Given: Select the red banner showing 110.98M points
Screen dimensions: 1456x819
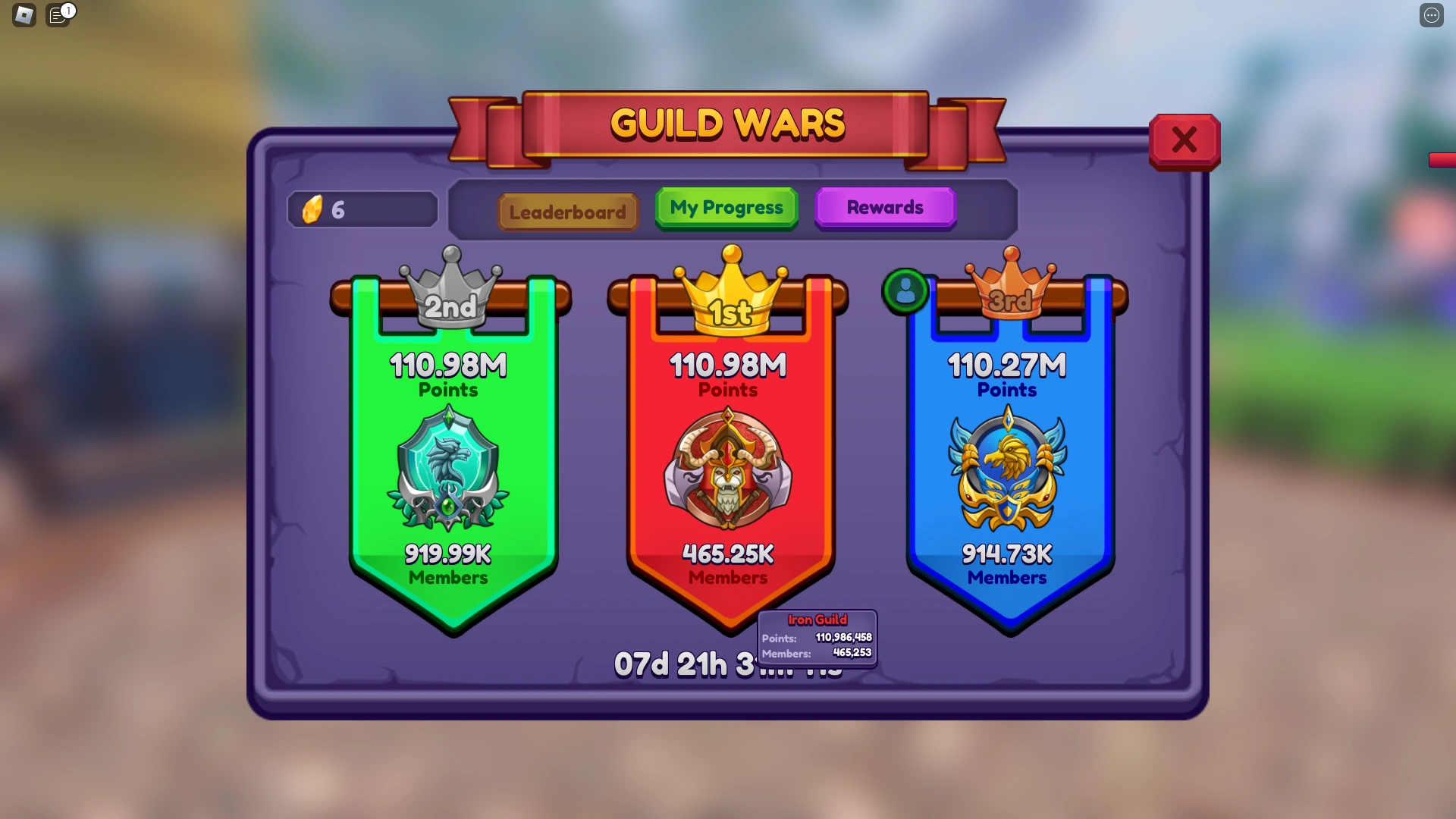Looking at the screenshot, I should pyautogui.click(x=727, y=366).
